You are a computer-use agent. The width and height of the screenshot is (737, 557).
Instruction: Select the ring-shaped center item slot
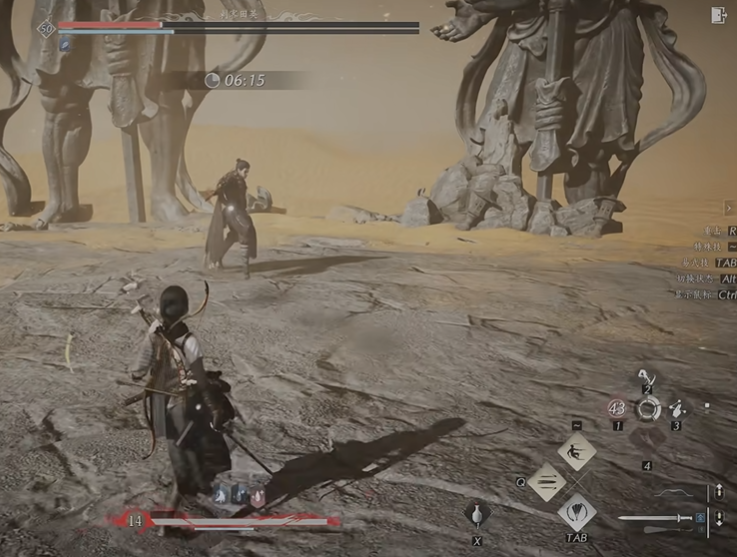[648, 408]
